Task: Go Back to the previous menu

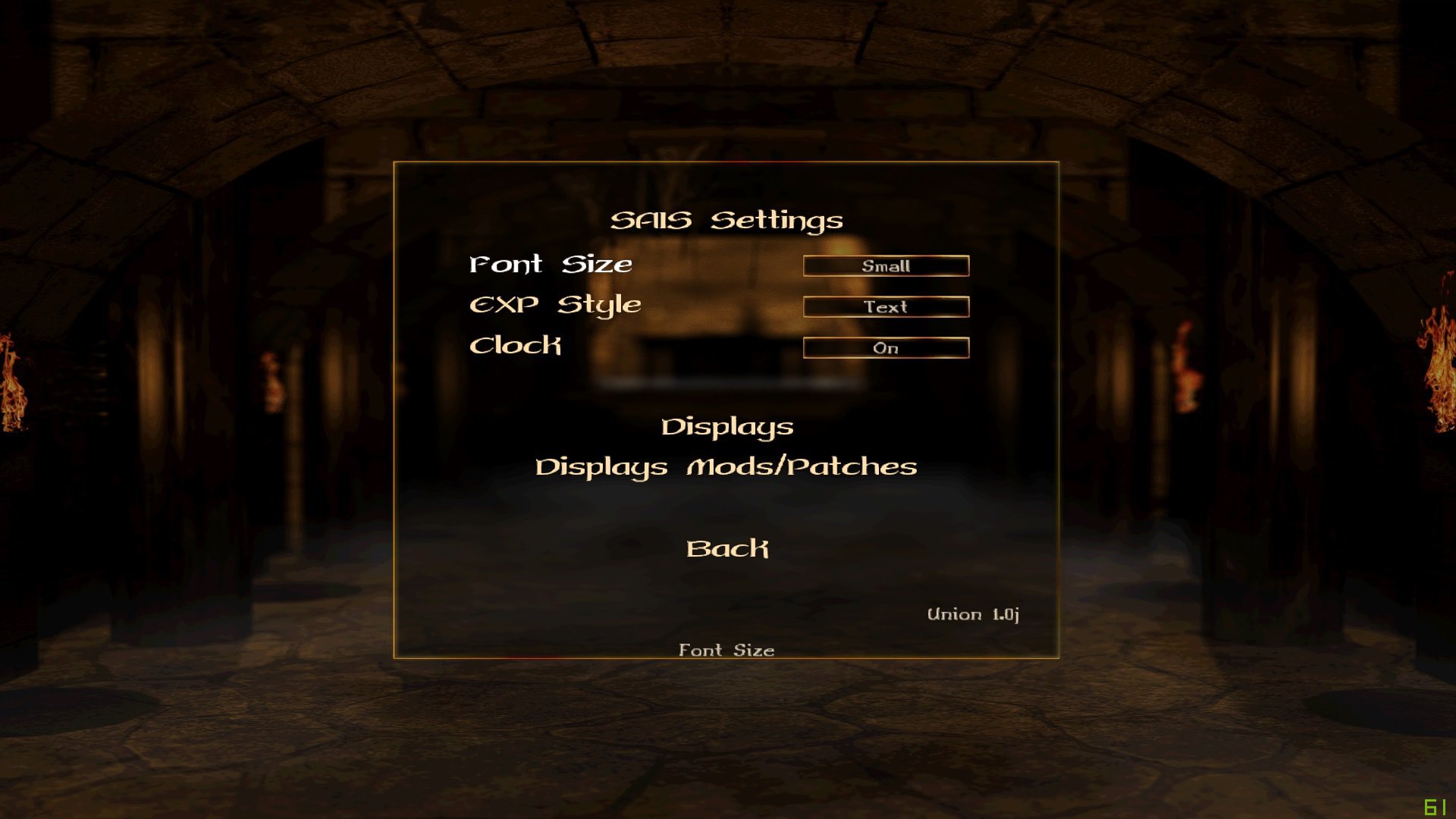Action: (726, 548)
